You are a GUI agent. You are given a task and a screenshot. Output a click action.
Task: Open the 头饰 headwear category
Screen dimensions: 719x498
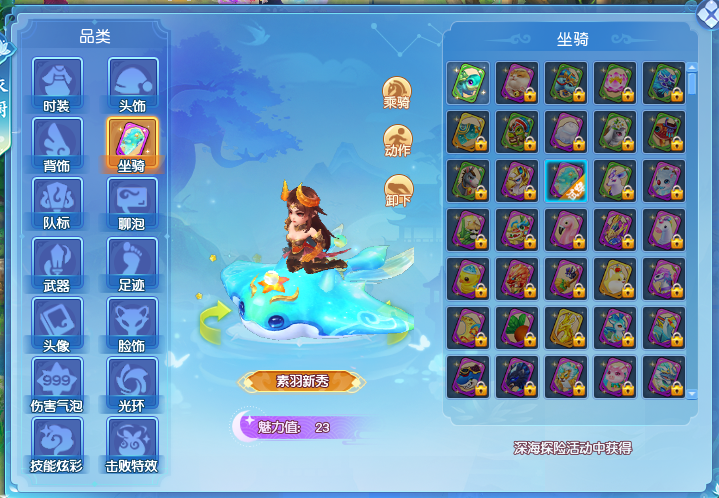[133, 84]
